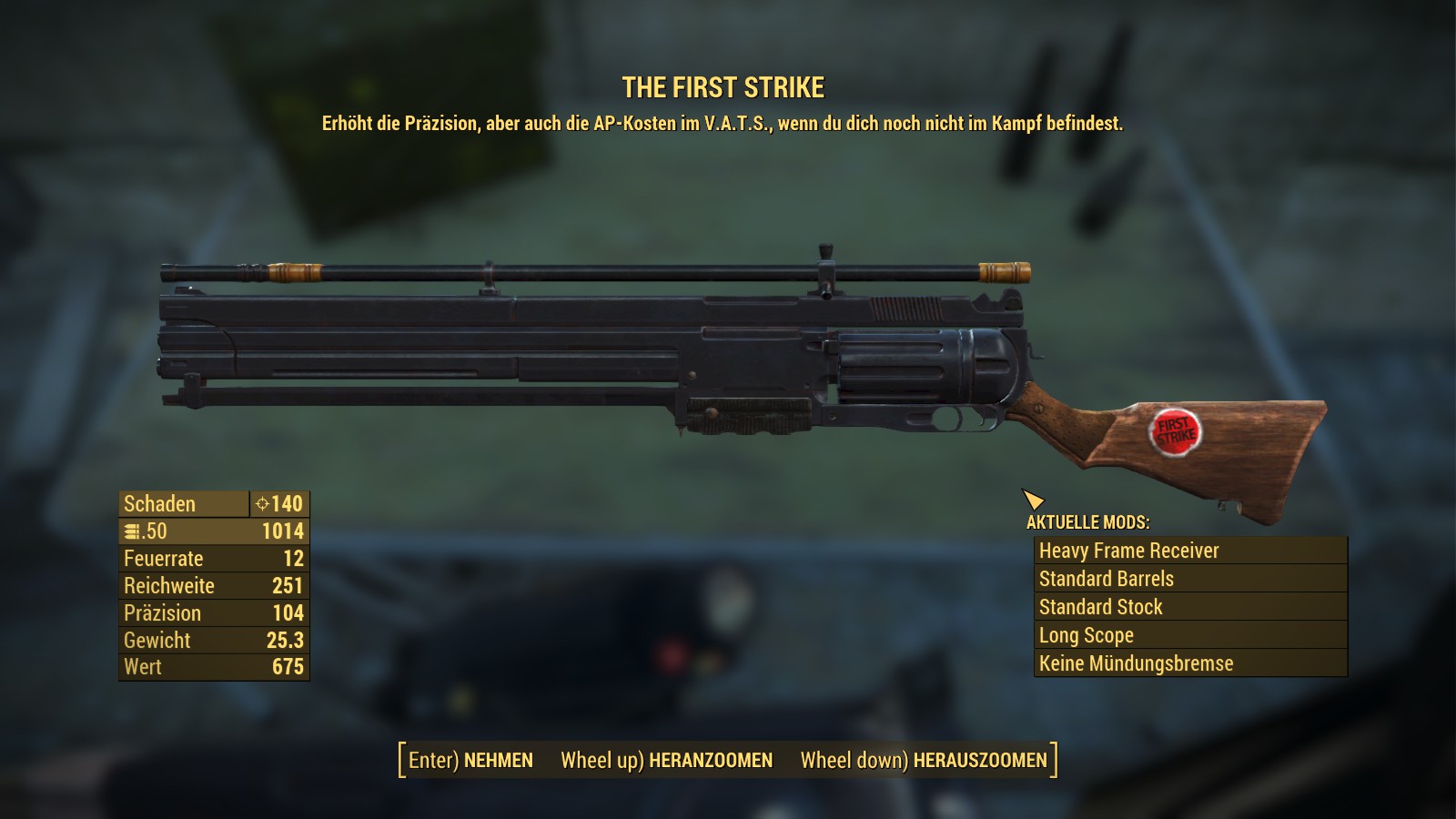Screen dimensions: 1456x819
Task: Pick the Standard Barrels mod row
Action: coord(1190,579)
